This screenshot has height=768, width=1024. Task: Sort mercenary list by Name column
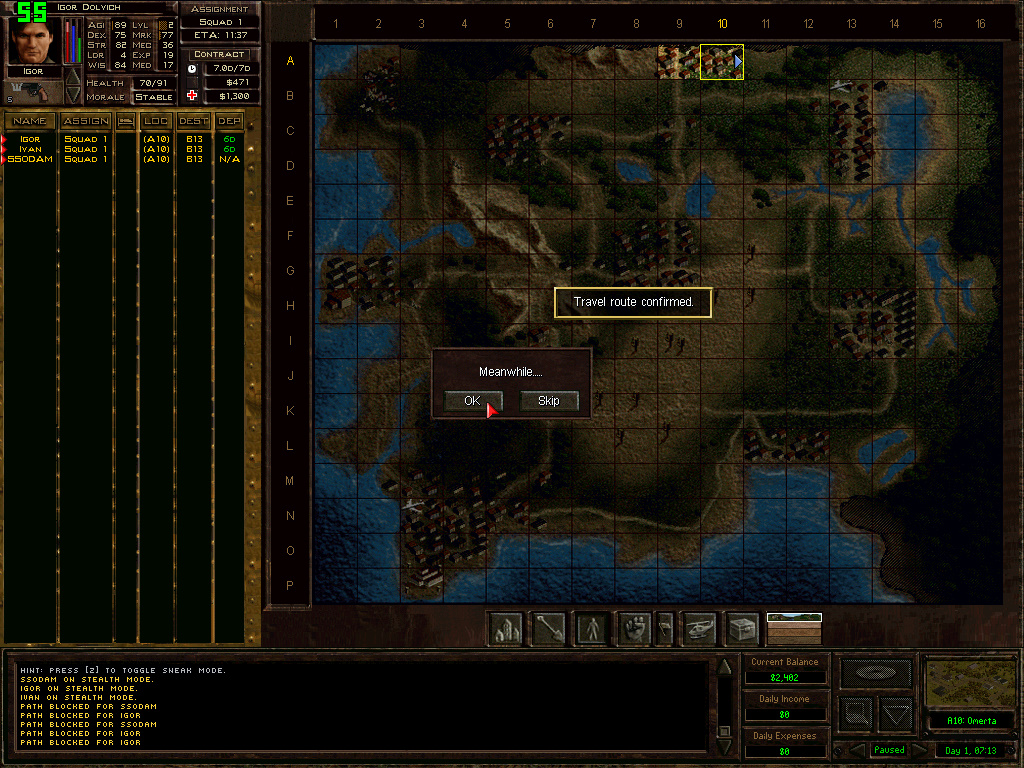[x=29, y=121]
